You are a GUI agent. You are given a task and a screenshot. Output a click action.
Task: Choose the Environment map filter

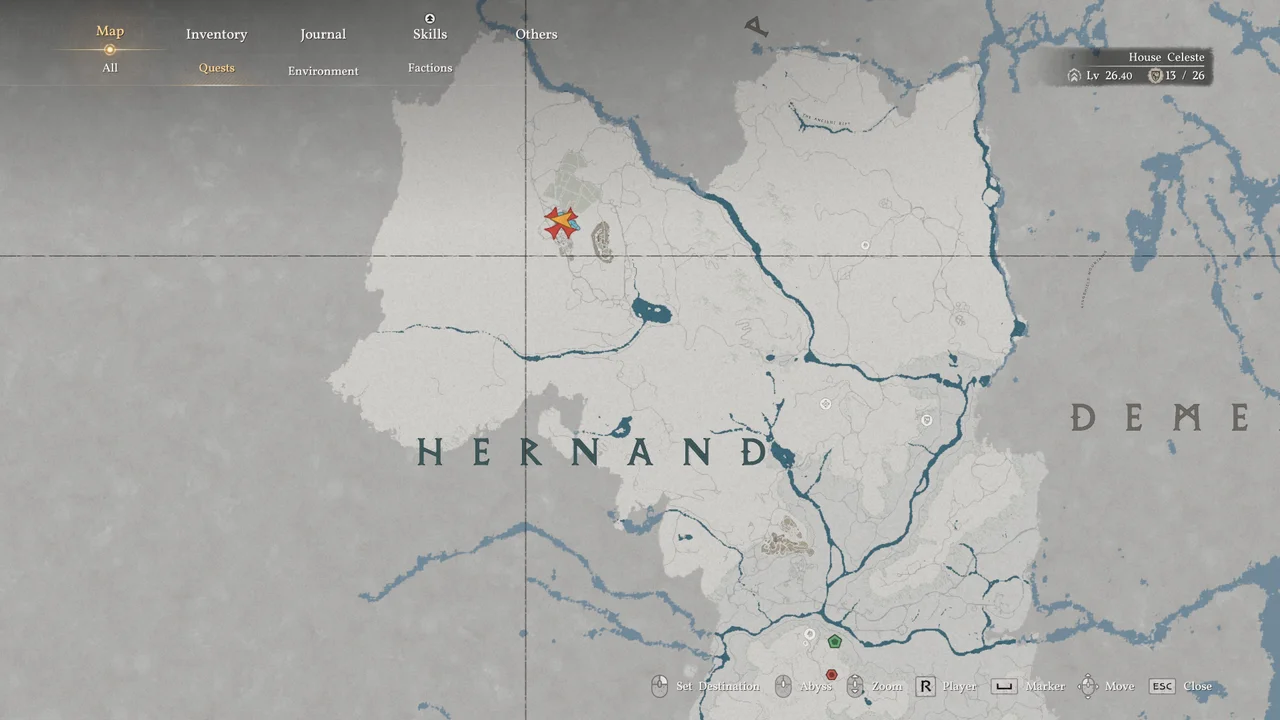point(323,71)
